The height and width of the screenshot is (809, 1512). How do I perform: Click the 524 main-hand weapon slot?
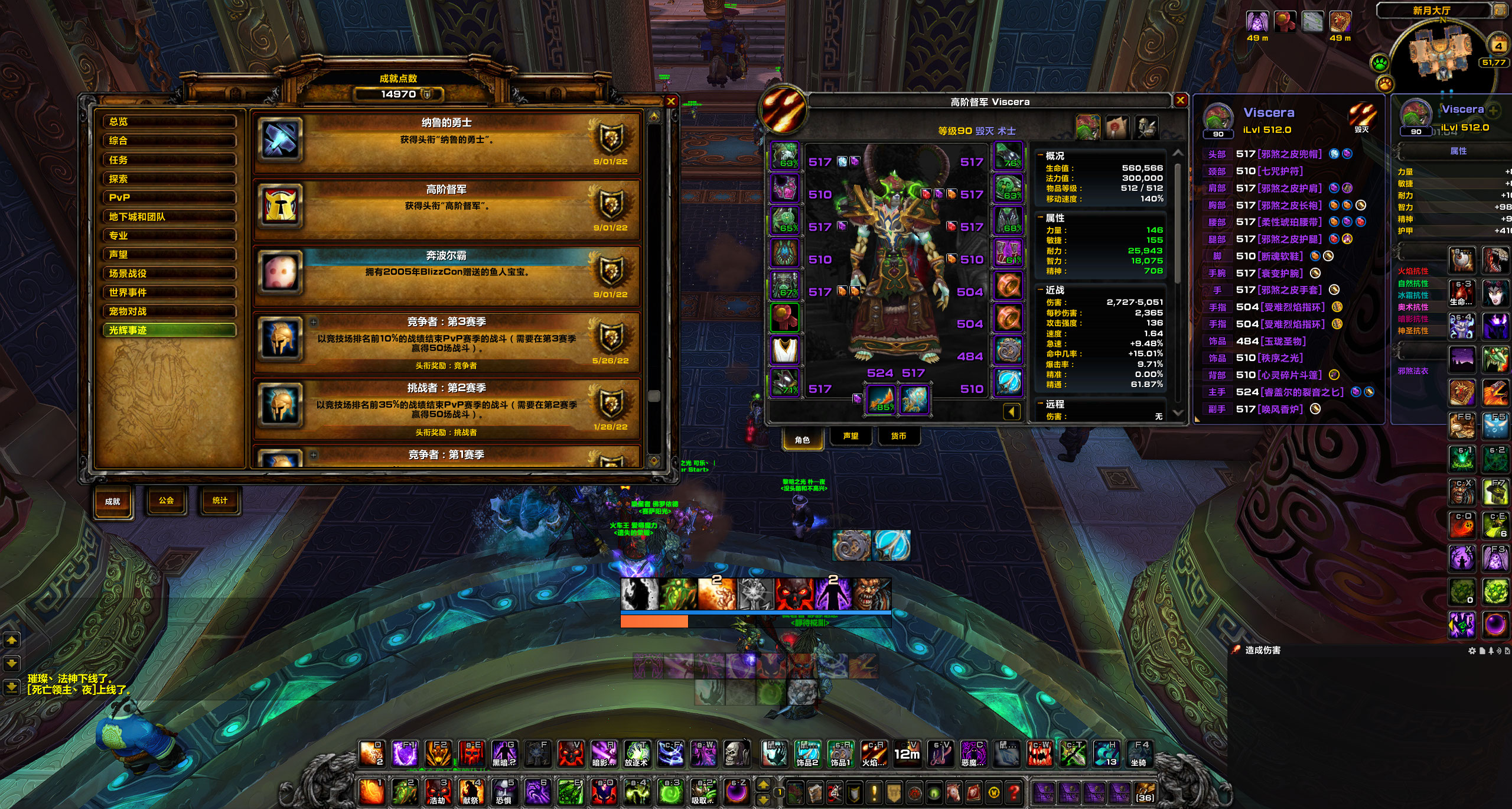tap(881, 398)
